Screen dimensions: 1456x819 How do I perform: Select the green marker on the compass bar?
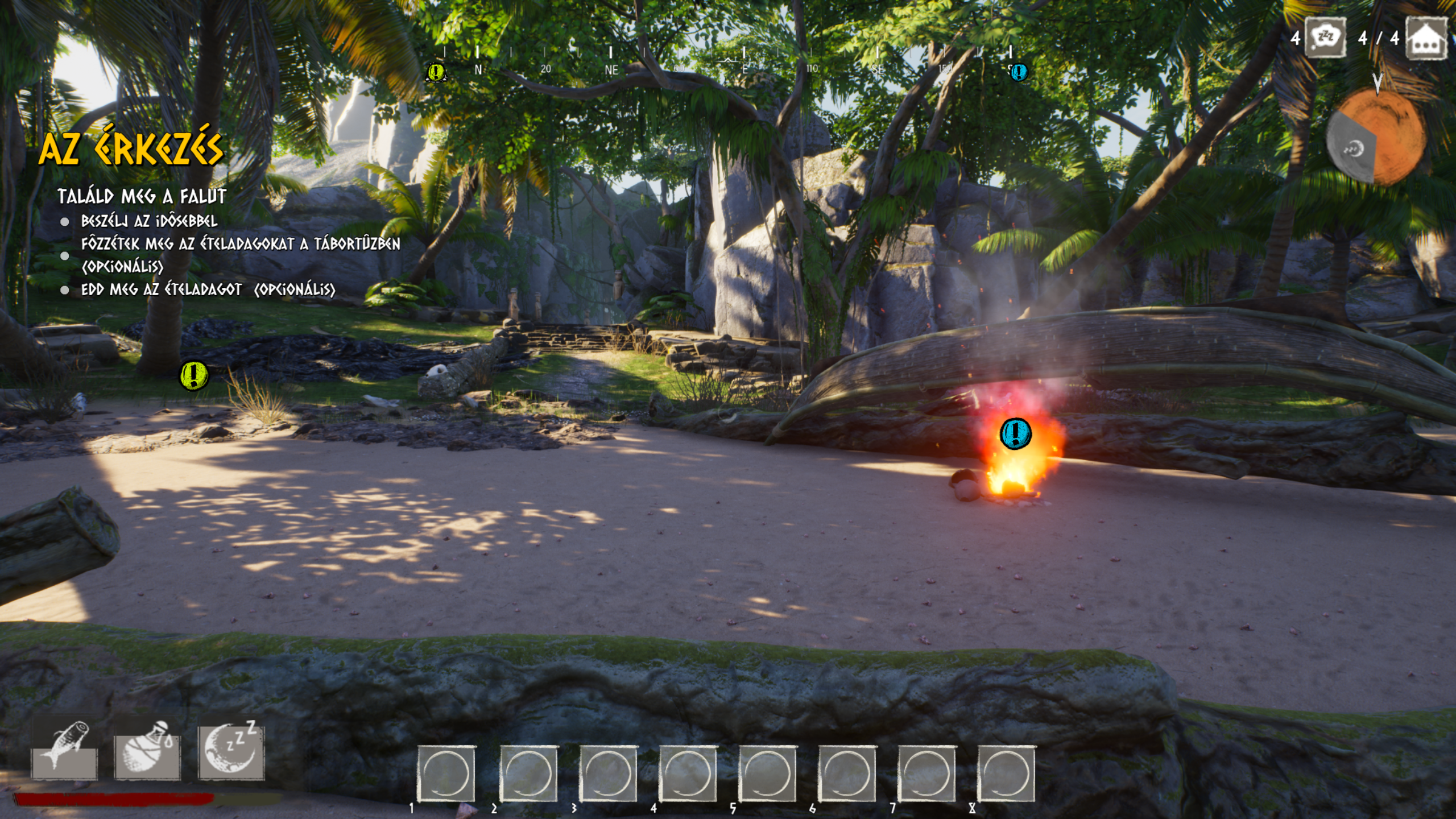[436, 72]
